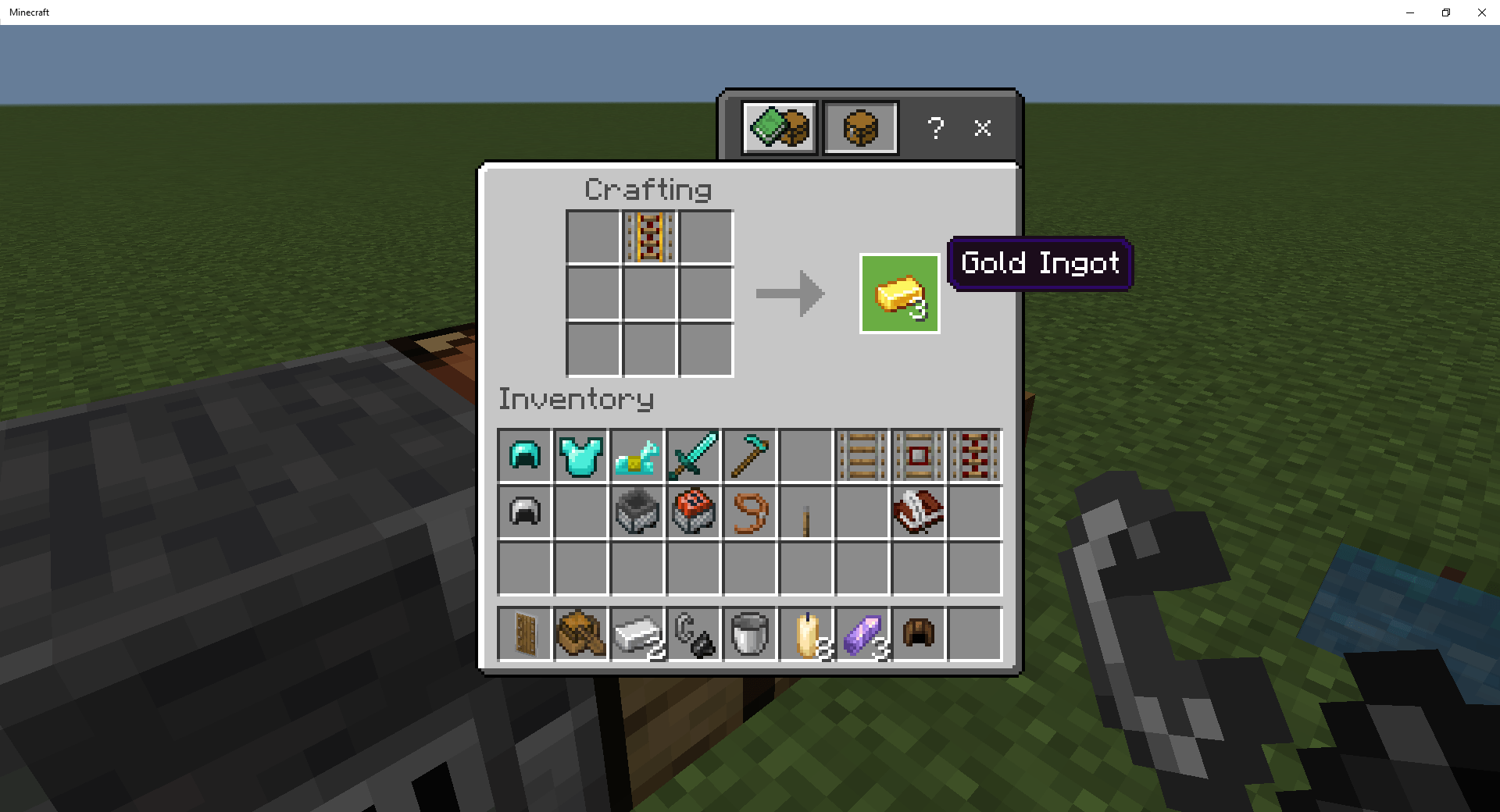The width and height of the screenshot is (1500, 812).
Task: Open the crafting table tab
Action: [859, 128]
